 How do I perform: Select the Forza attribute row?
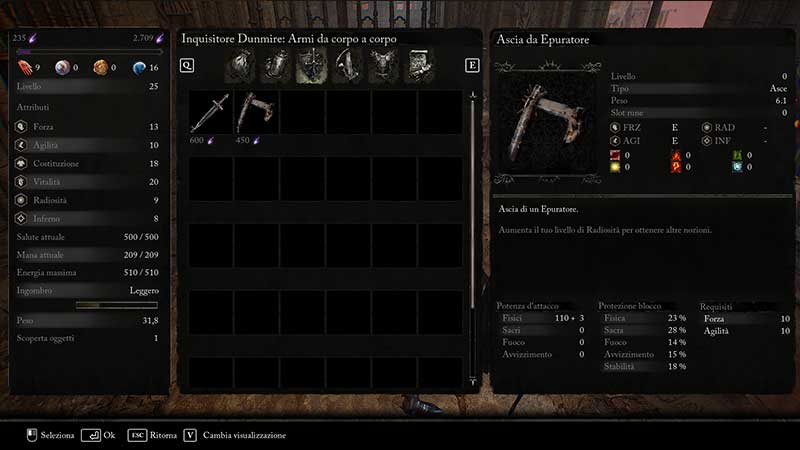click(87, 127)
